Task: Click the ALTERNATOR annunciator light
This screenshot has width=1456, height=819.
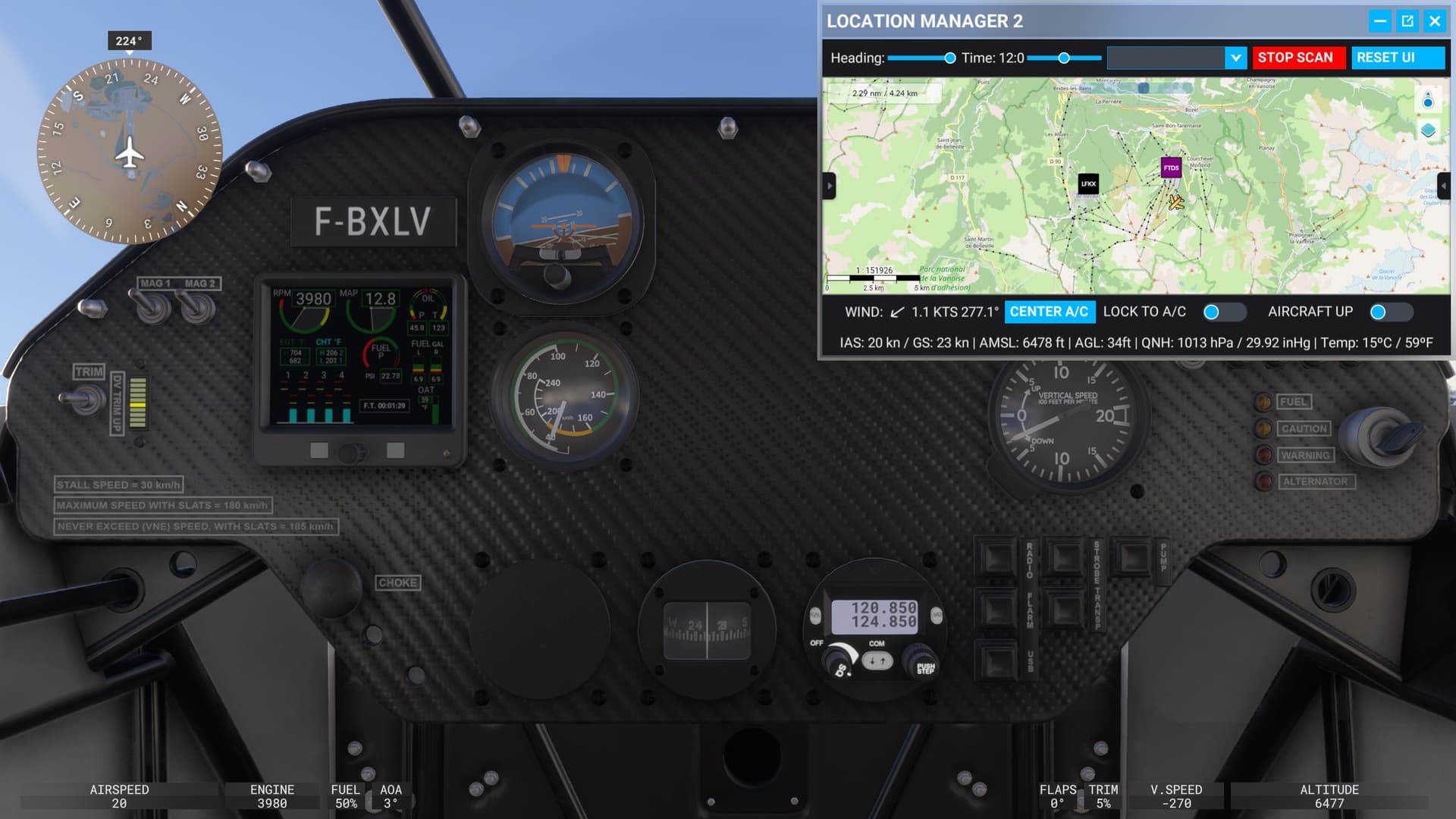Action: [x=1263, y=481]
